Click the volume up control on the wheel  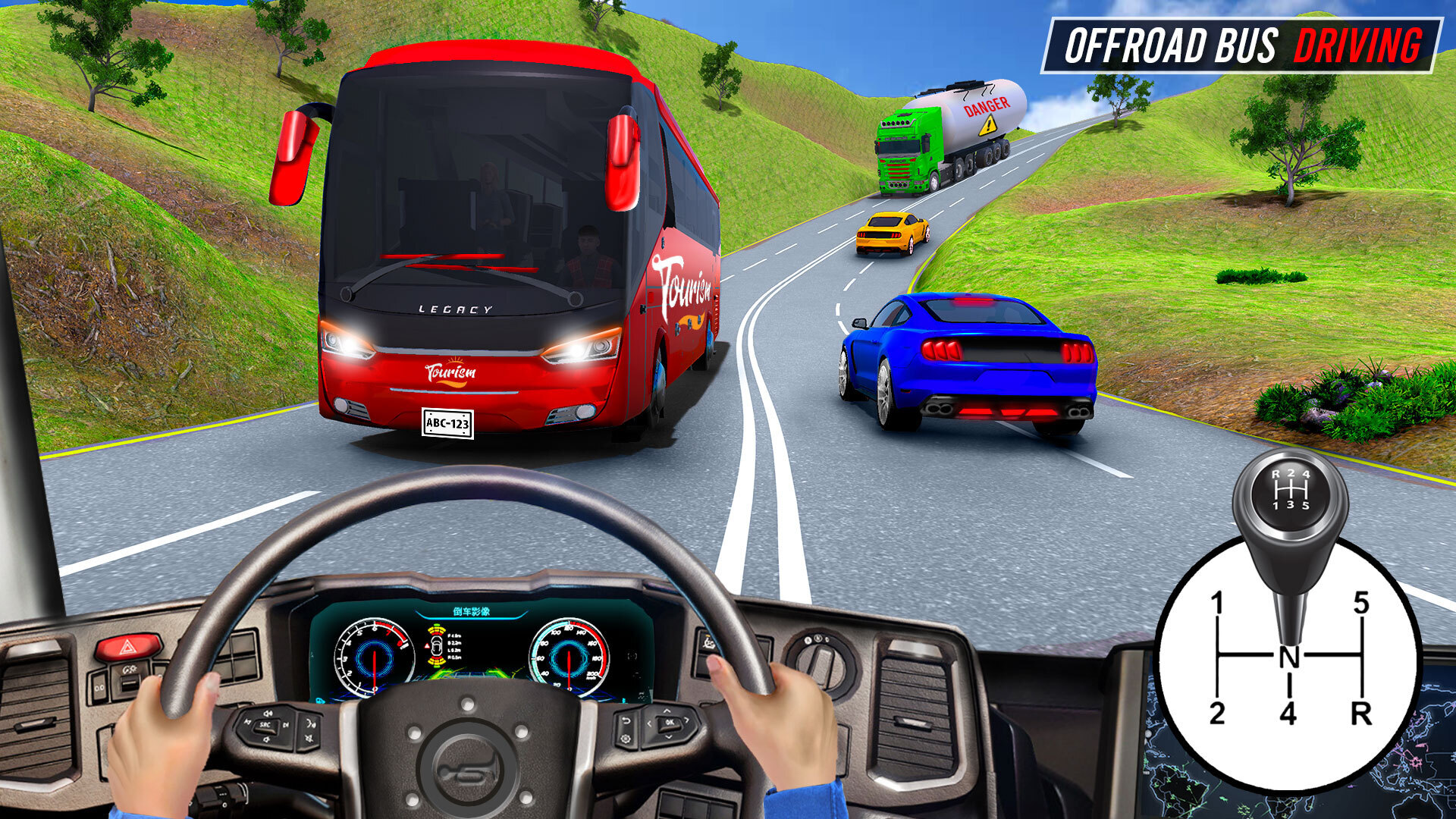(268, 713)
